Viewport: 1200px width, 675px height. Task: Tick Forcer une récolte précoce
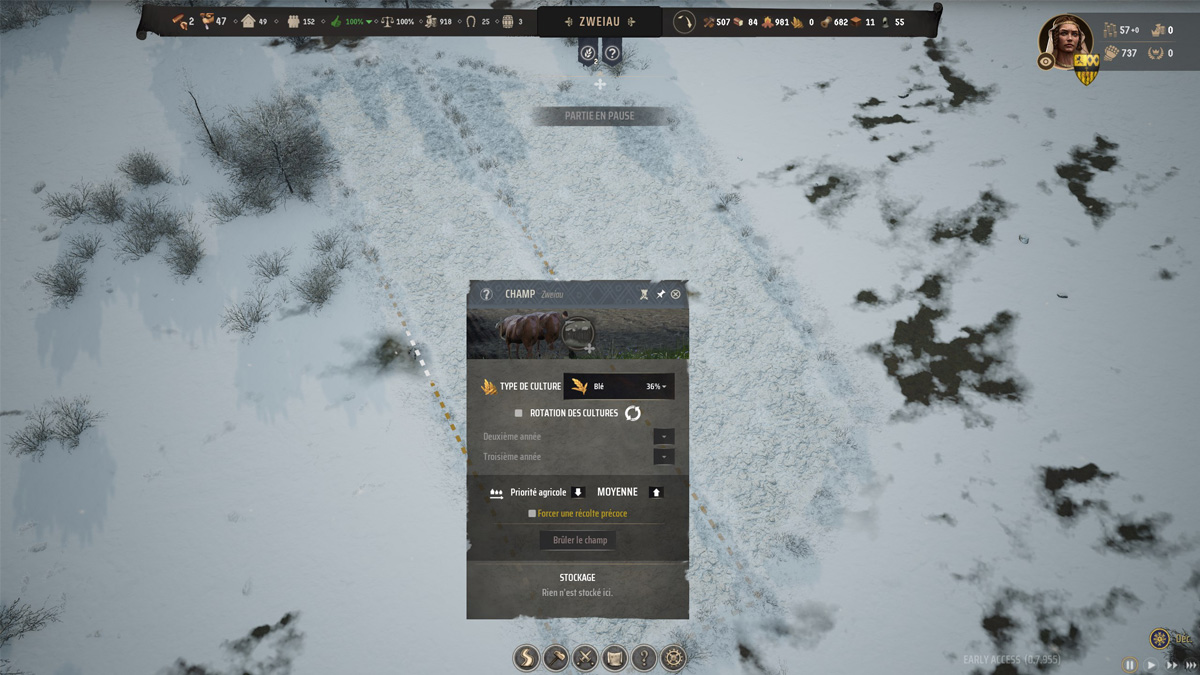pyautogui.click(x=532, y=513)
